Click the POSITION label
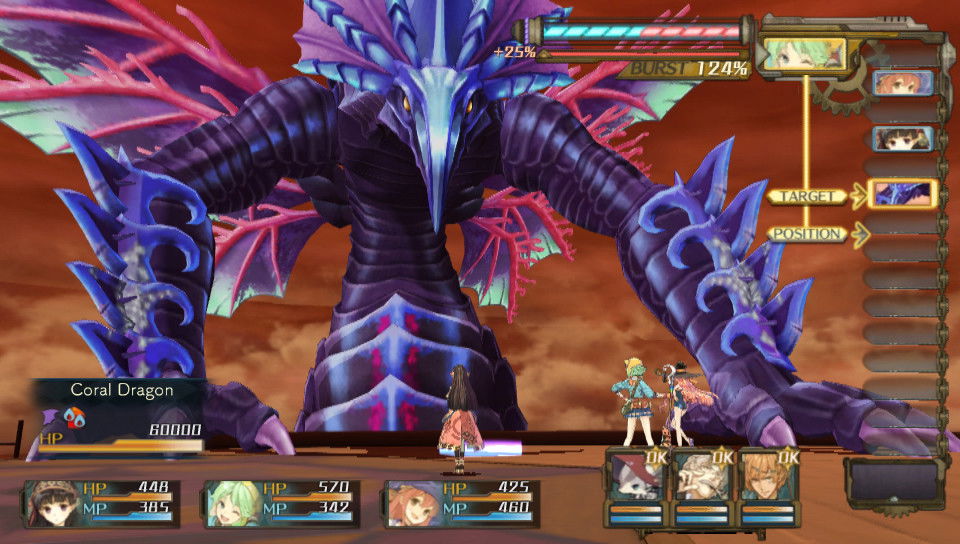The image size is (960, 544). pos(808,234)
